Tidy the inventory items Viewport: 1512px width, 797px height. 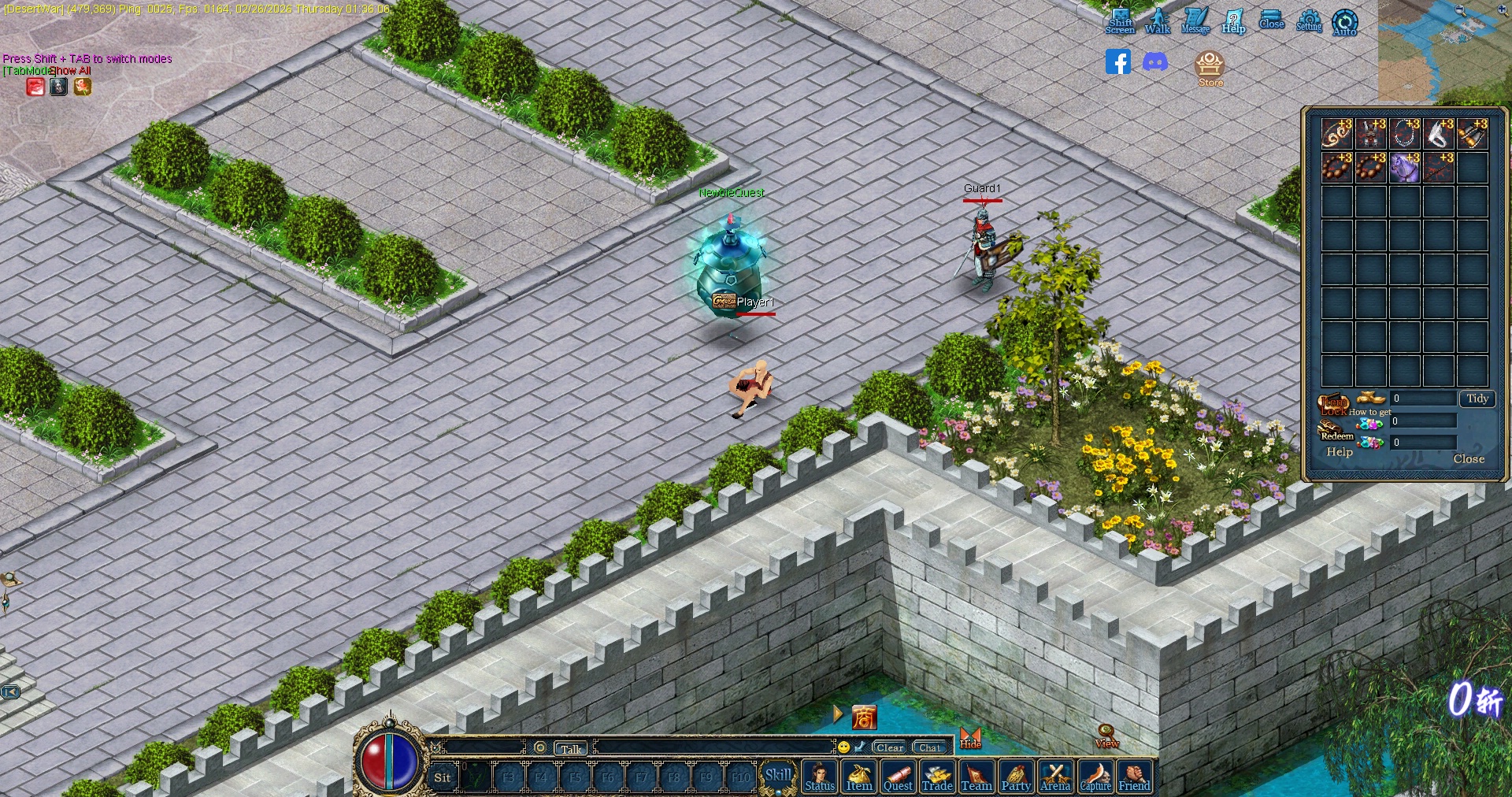1477,398
